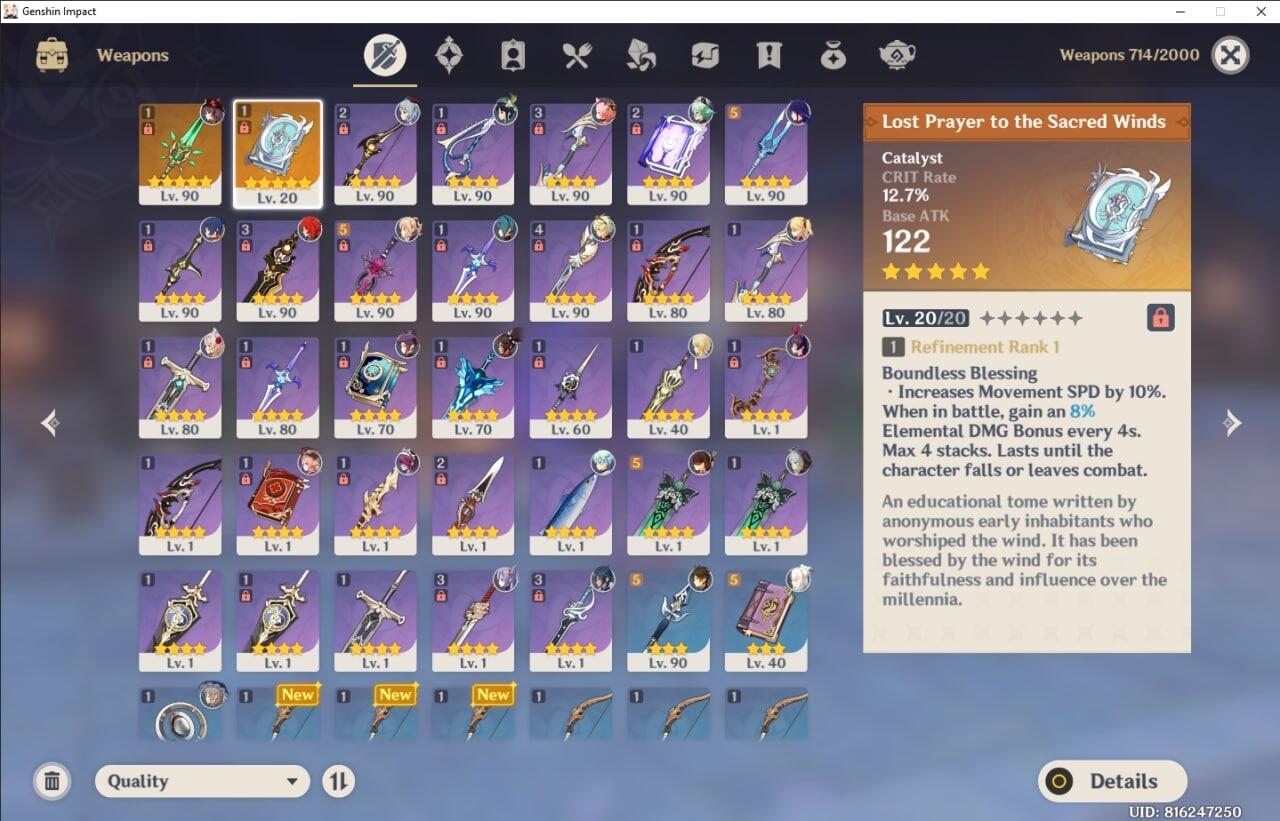Image resolution: width=1280 pixels, height=821 pixels.
Task: Go to the previous inventory page arrow
Action: coord(50,423)
